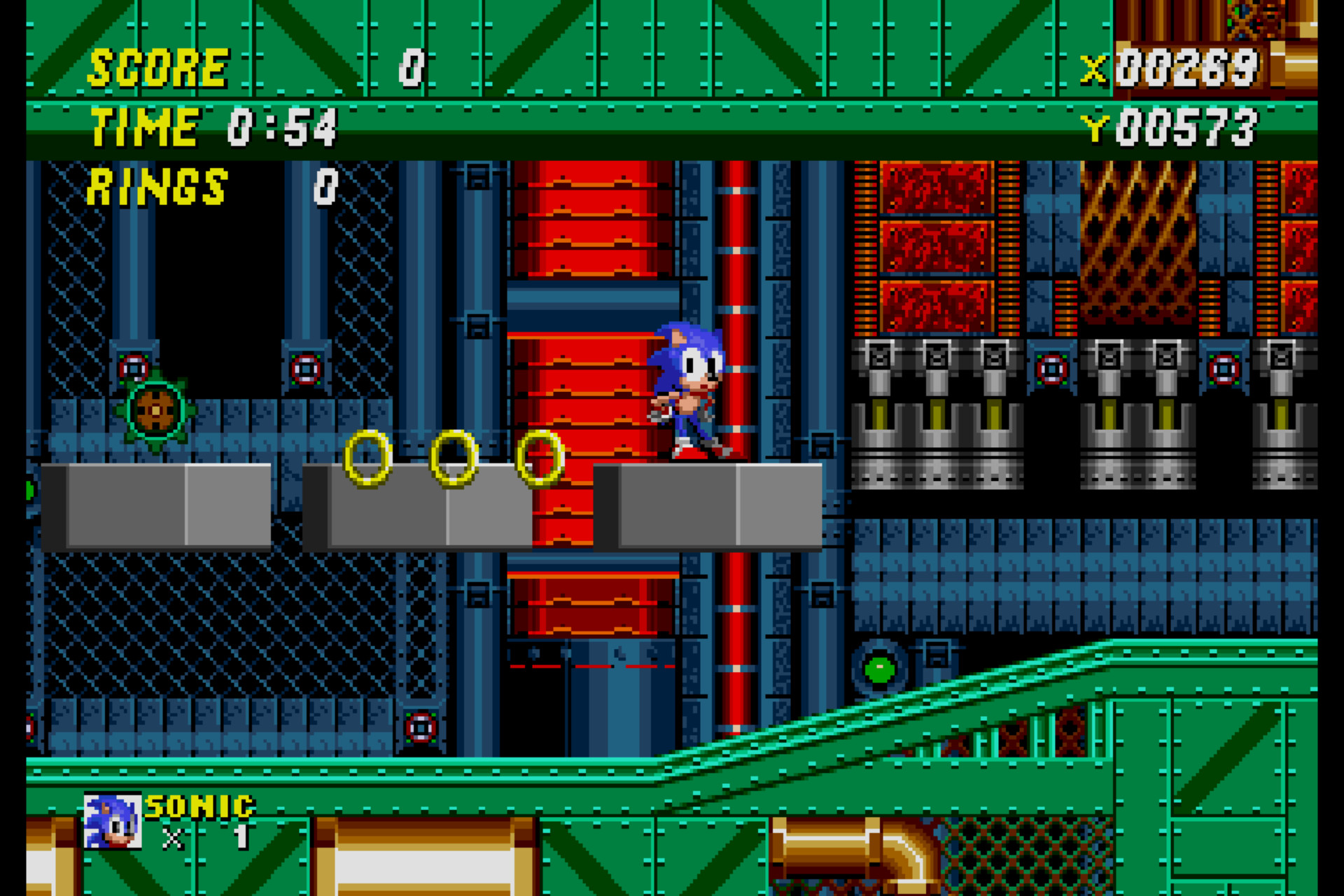The width and height of the screenshot is (1344, 896).
Task: Click the SONIC name text near the lives display
Action: (199, 805)
